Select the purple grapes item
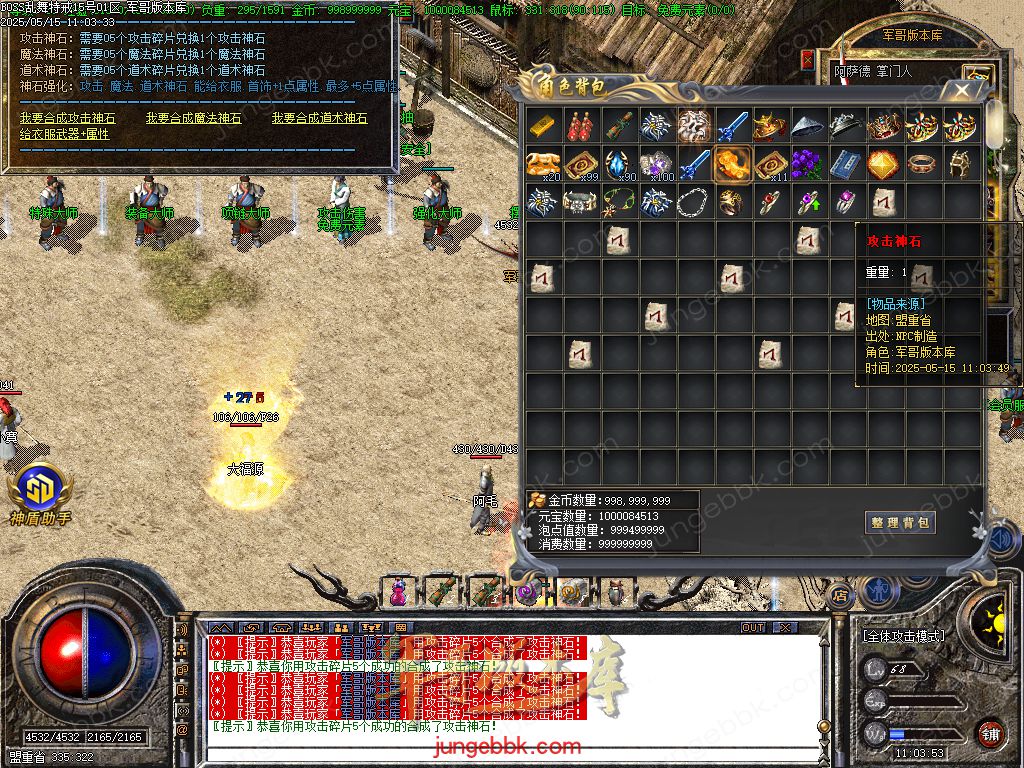This screenshot has height=768, width=1024. (x=809, y=164)
